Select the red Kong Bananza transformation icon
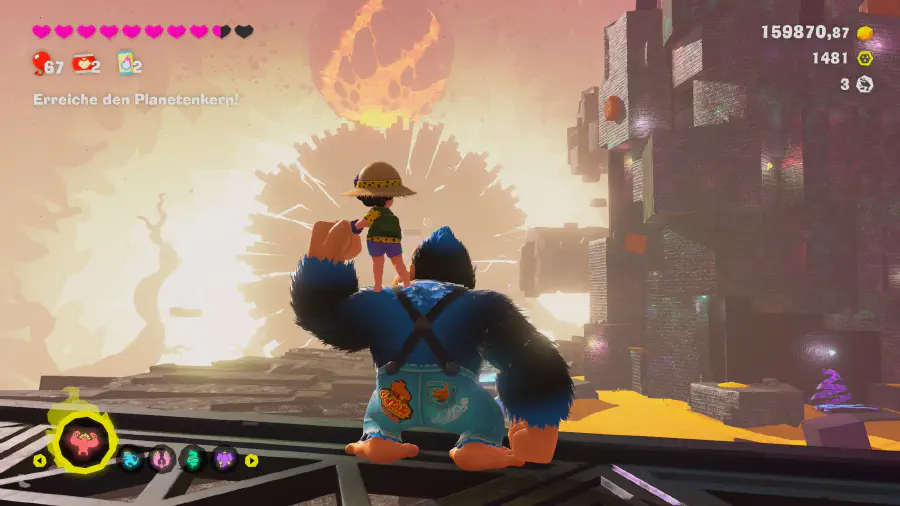The height and width of the screenshot is (506, 900). pyautogui.click(x=84, y=442)
